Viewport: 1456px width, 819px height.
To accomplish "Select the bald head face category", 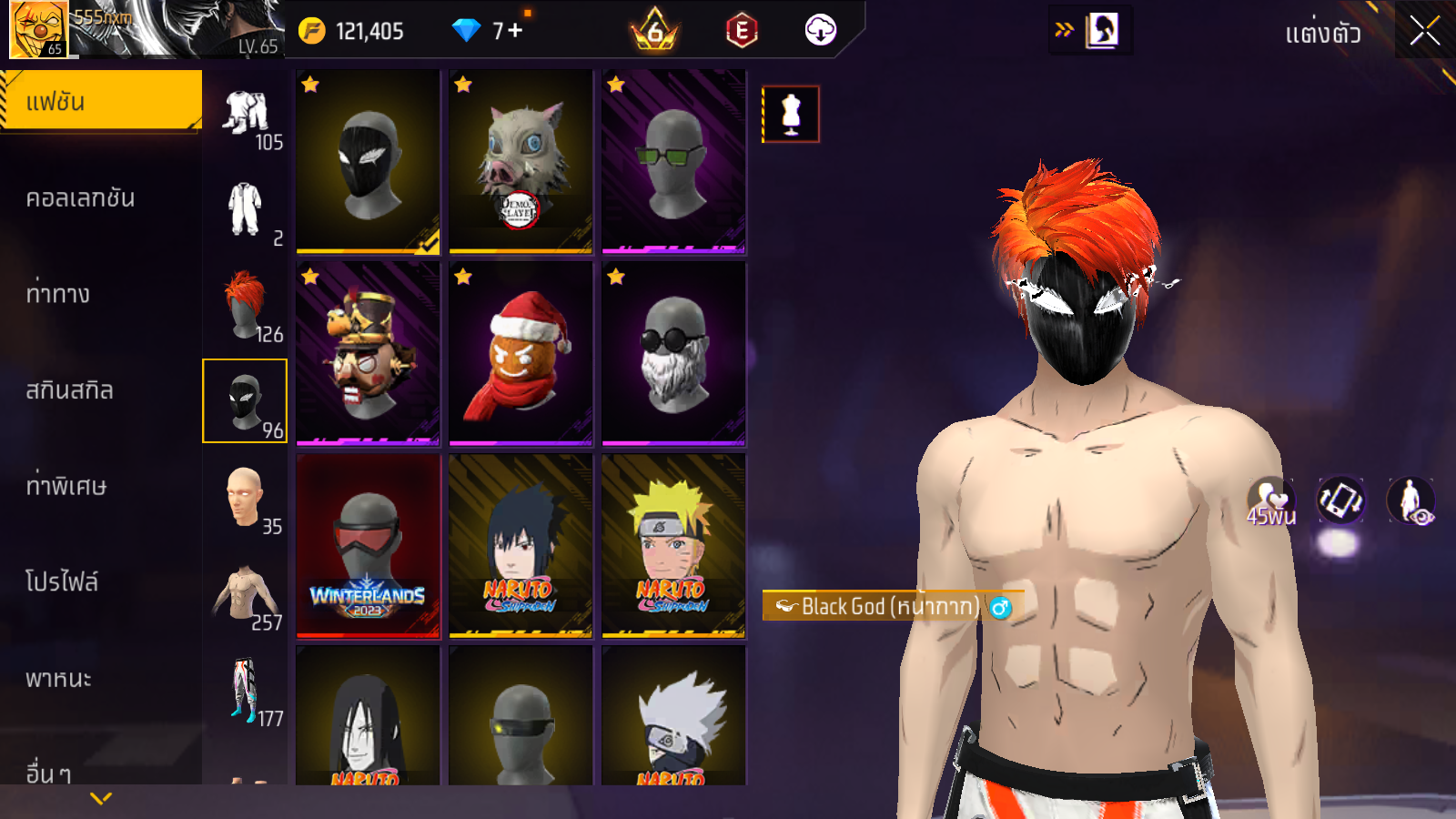I will point(245,498).
